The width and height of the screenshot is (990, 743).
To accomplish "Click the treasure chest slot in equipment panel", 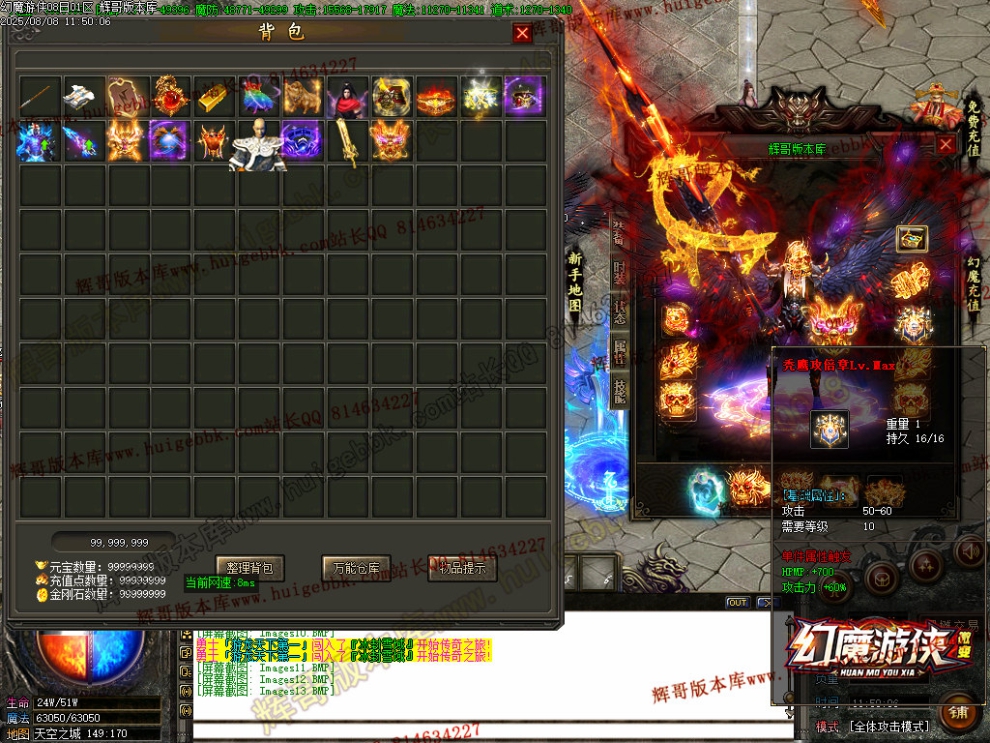I will pyautogui.click(x=911, y=238).
